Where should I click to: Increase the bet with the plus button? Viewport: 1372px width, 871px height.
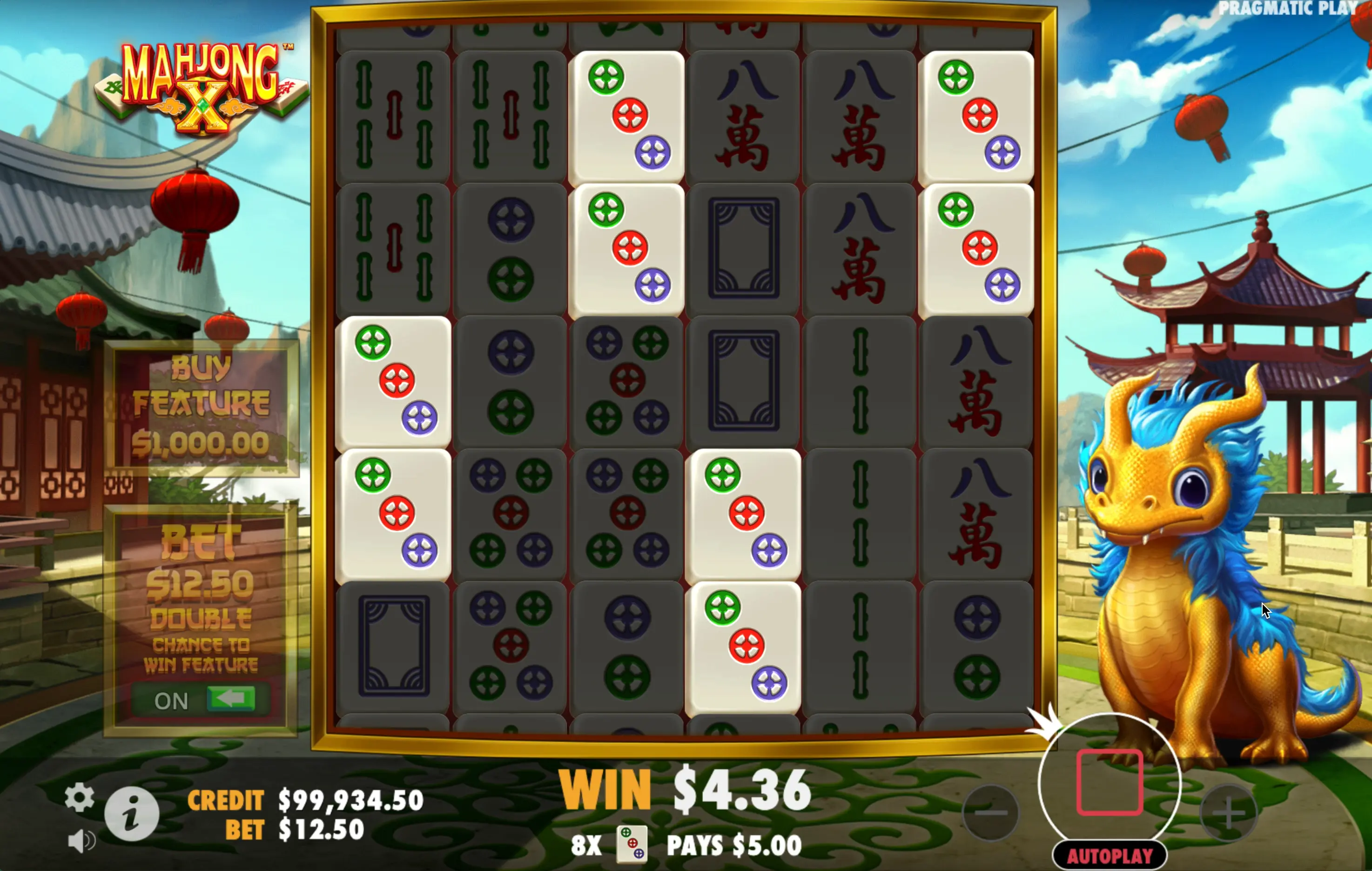1228,813
